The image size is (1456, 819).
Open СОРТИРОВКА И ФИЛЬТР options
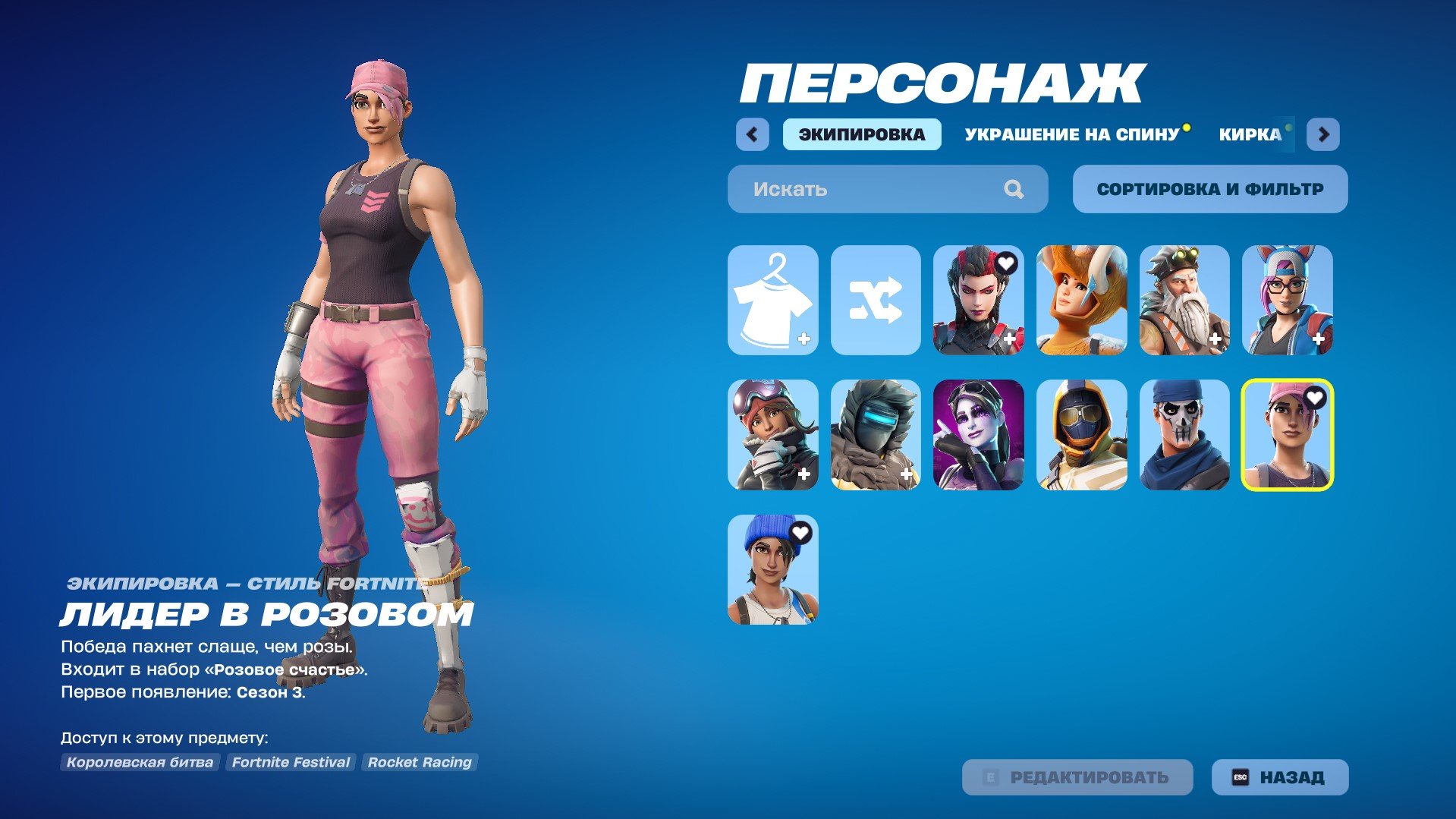tap(1209, 189)
